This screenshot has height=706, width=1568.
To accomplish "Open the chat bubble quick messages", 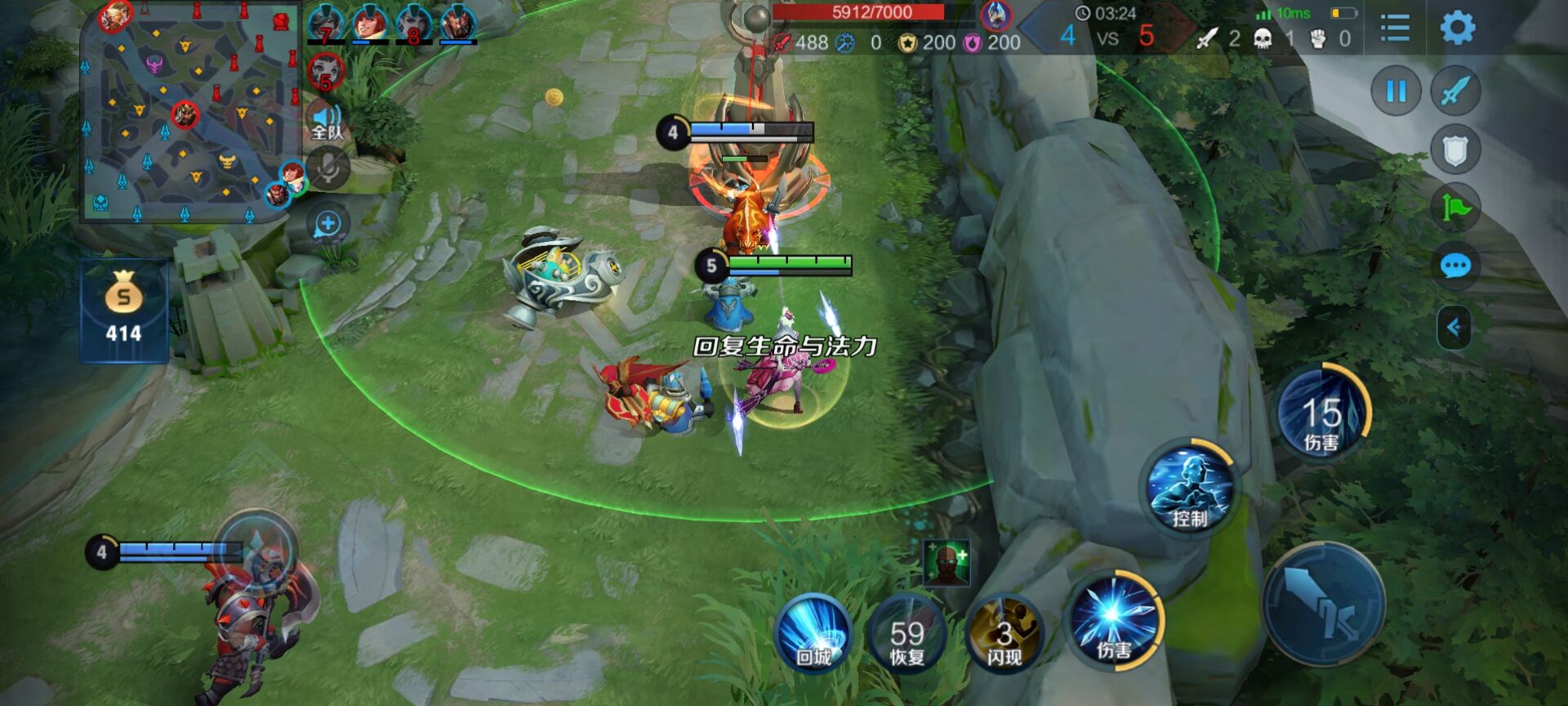I will [1455, 266].
